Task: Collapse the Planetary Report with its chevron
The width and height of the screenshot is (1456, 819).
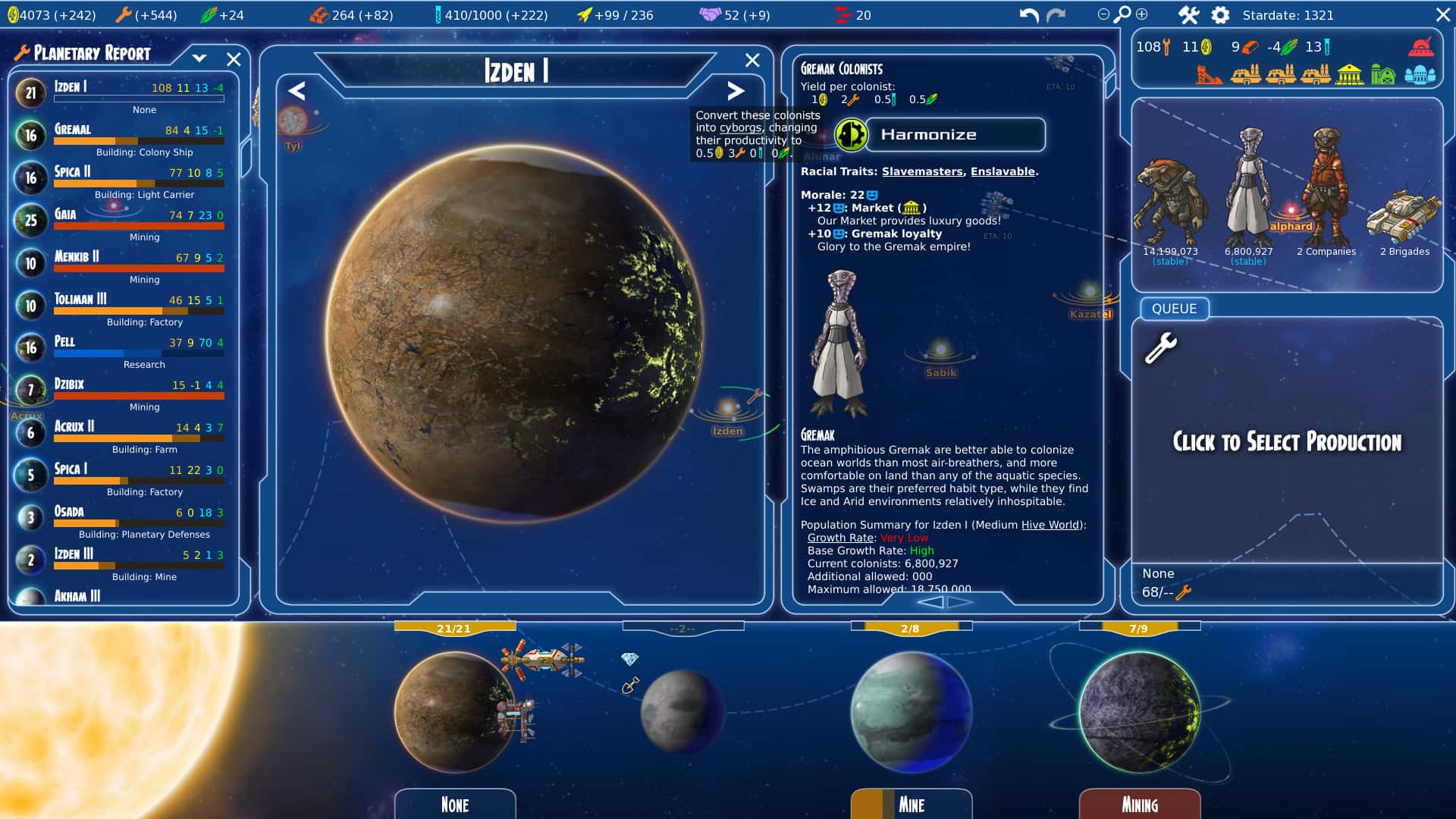Action: pos(200,57)
